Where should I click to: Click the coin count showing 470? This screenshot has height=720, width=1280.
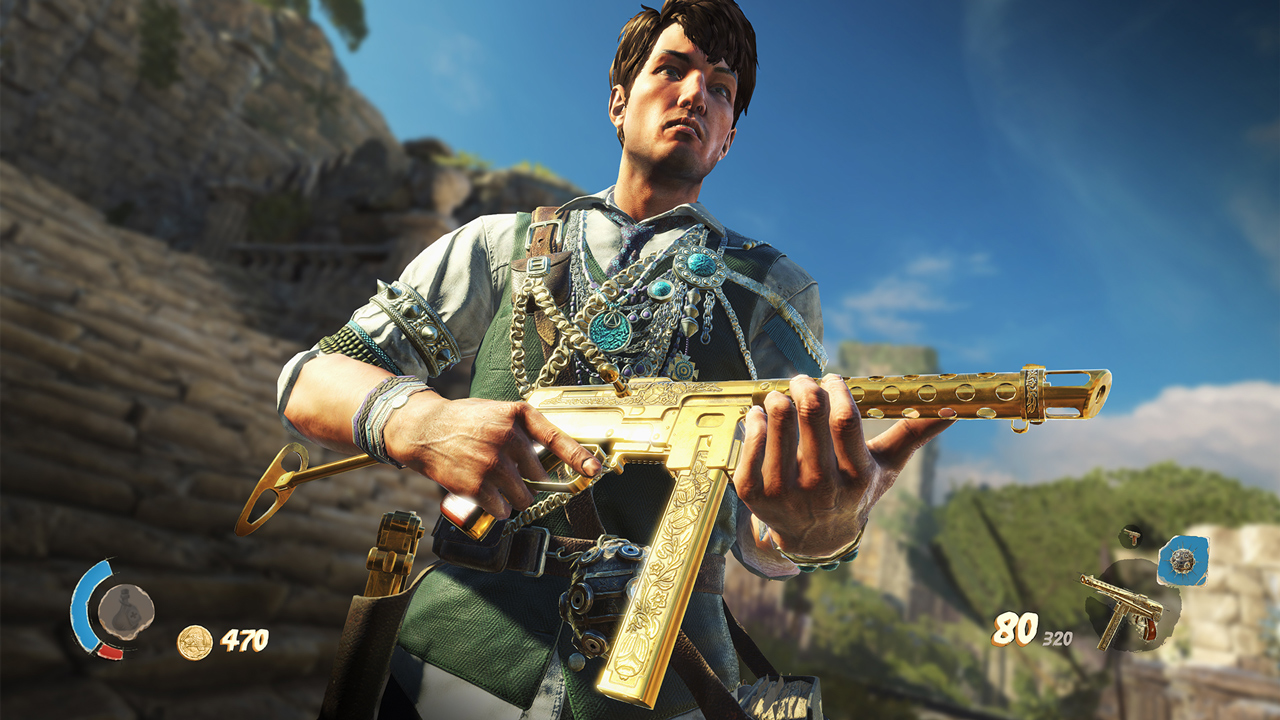pyautogui.click(x=245, y=640)
